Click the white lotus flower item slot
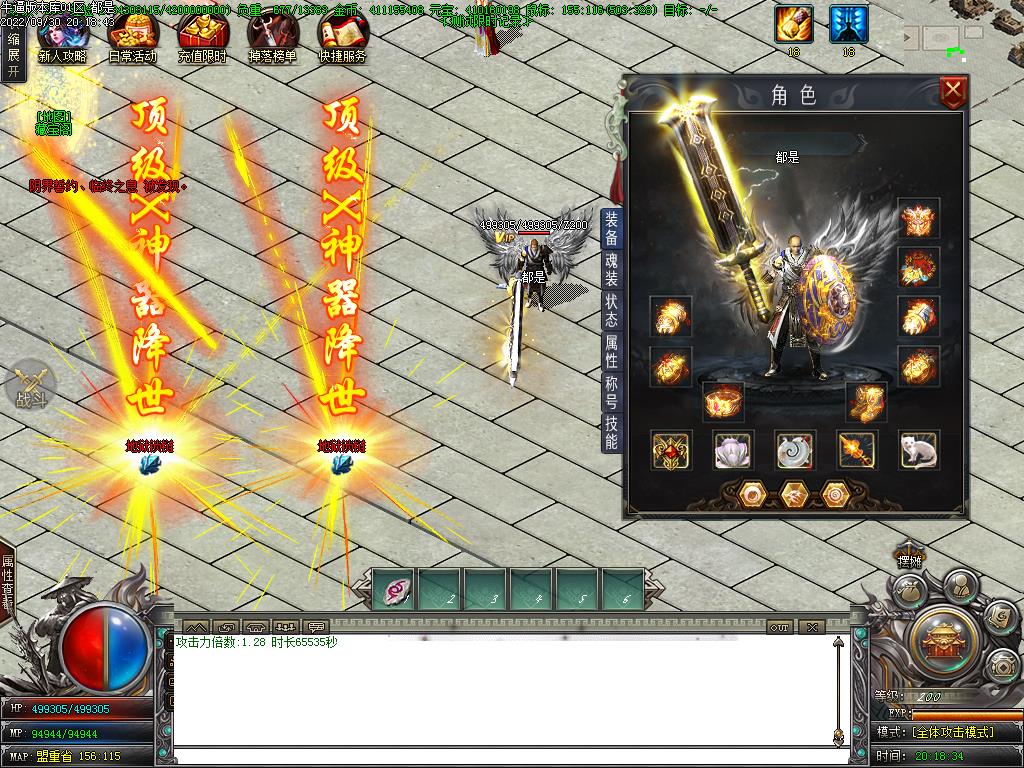Image resolution: width=1024 pixels, height=768 pixels. coord(733,451)
